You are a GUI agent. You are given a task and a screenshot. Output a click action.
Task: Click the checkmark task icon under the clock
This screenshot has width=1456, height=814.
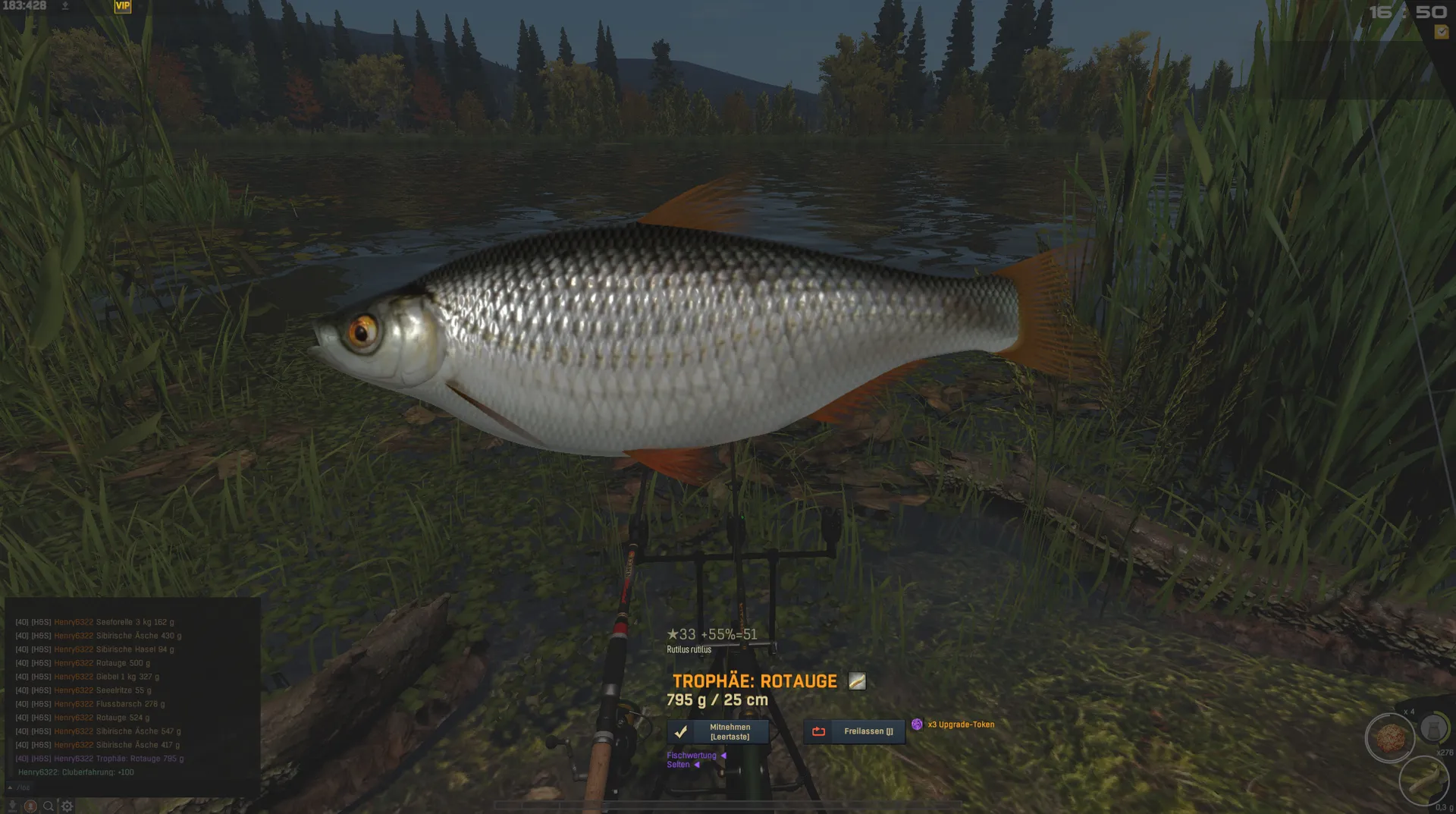tap(1441, 32)
